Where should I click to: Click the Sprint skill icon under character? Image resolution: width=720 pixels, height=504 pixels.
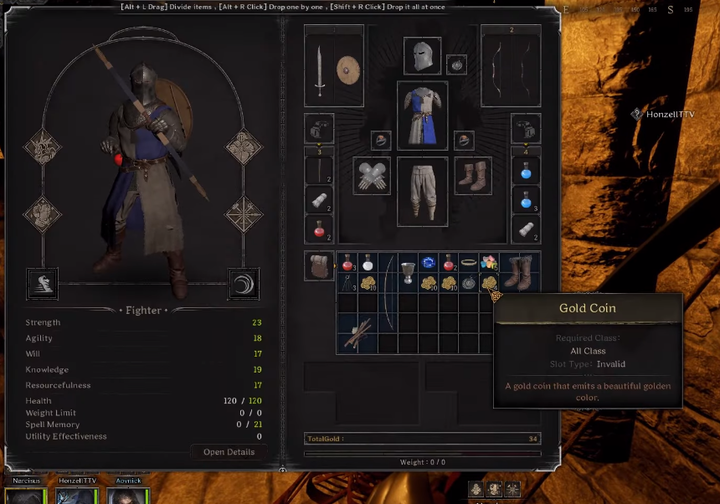[40, 283]
